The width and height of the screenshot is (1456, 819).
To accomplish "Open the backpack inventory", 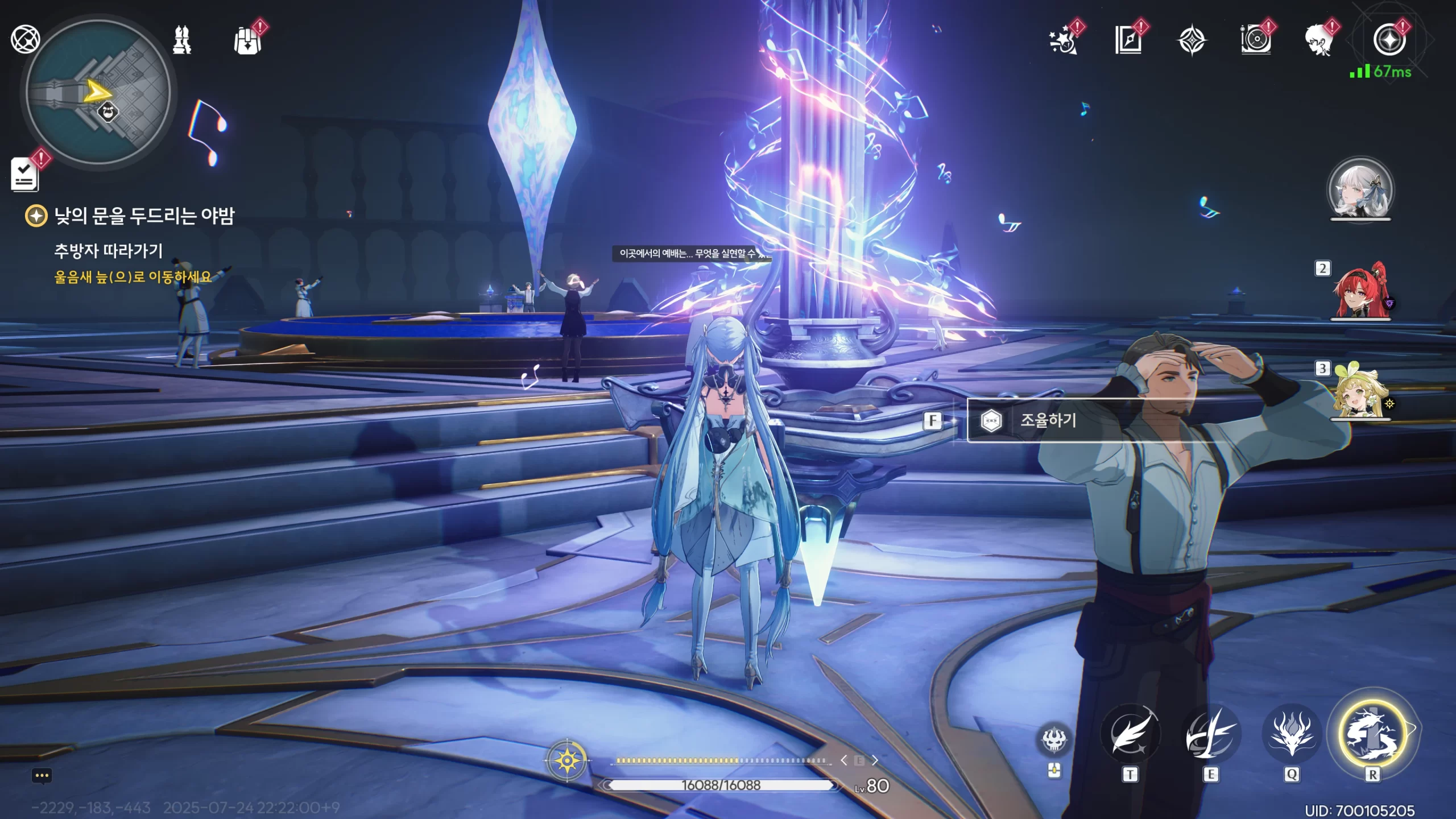I will pos(248,40).
